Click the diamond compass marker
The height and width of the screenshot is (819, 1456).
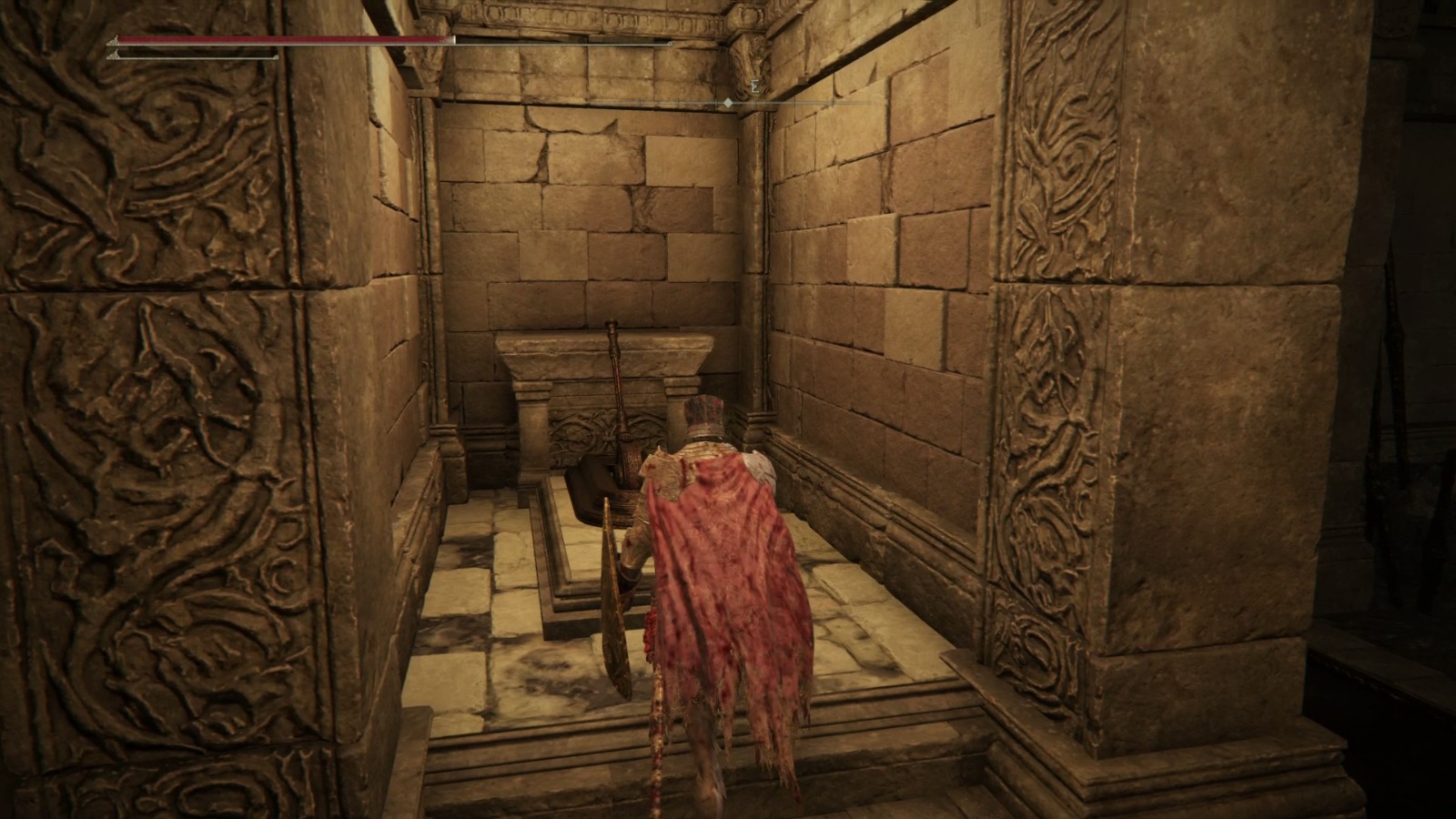tap(728, 103)
